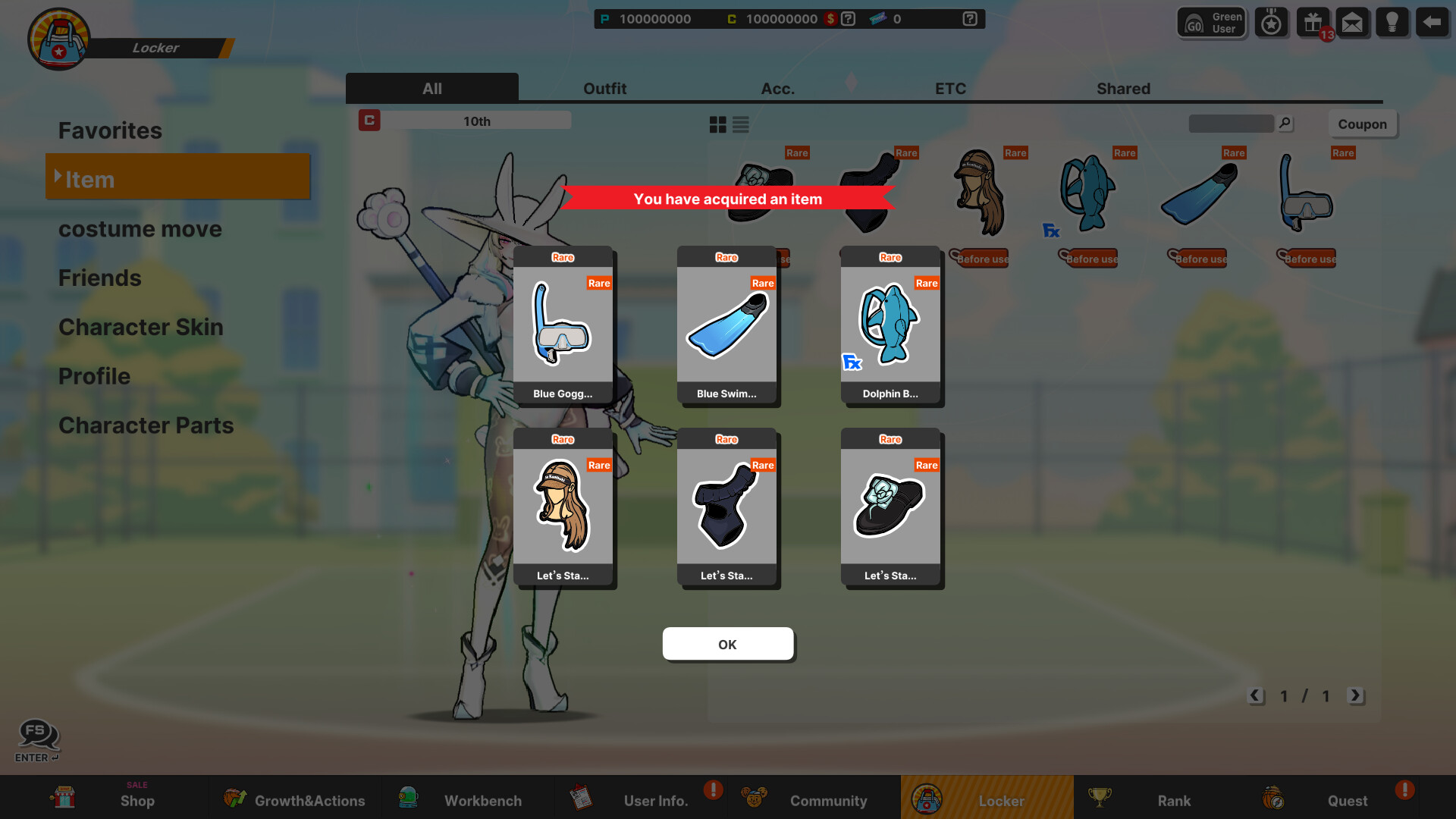Open the Shared tab
1456x819 pixels.
1123,88
